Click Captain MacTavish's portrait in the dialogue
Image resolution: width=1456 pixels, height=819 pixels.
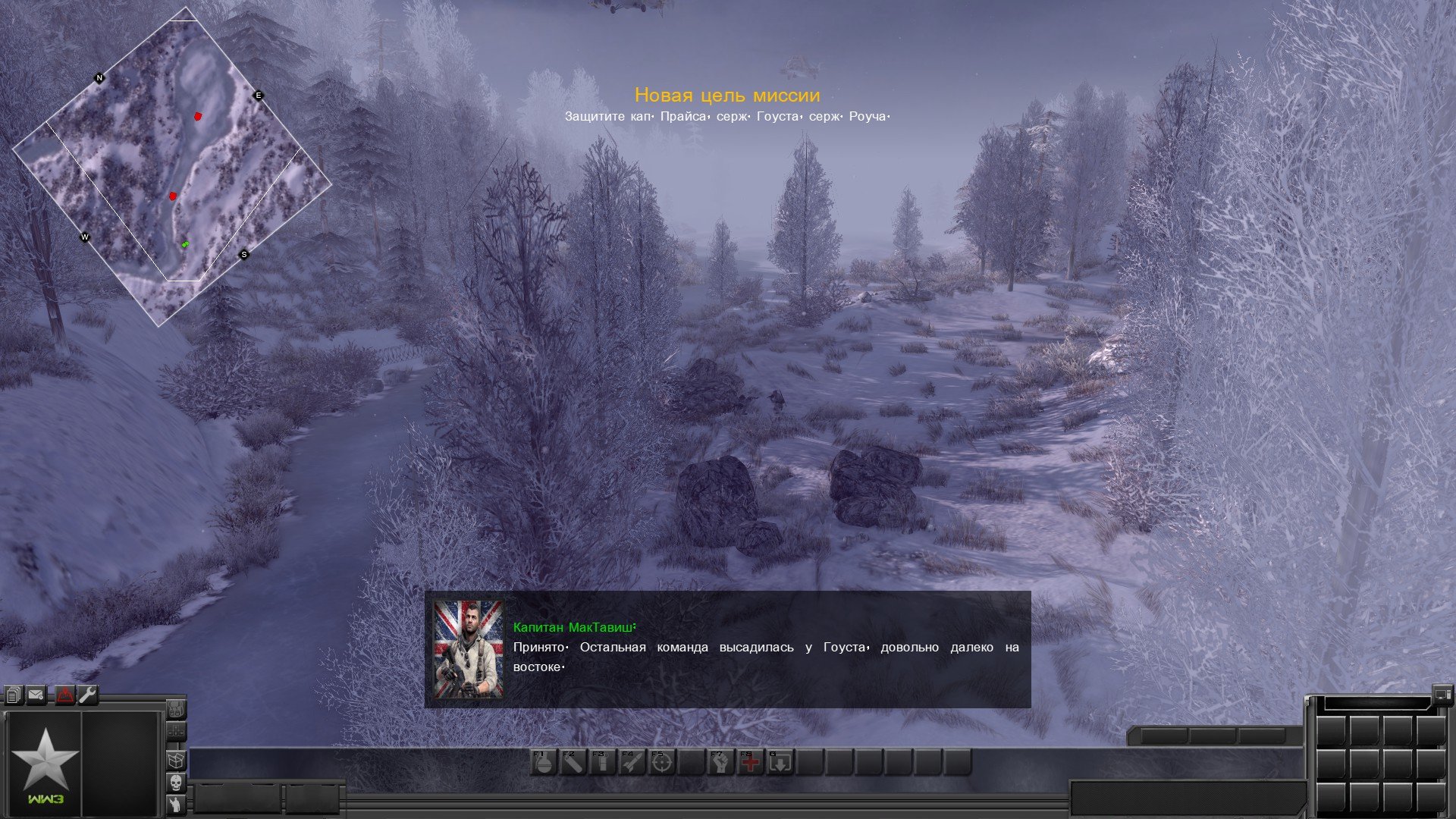pyautogui.click(x=468, y=650)
